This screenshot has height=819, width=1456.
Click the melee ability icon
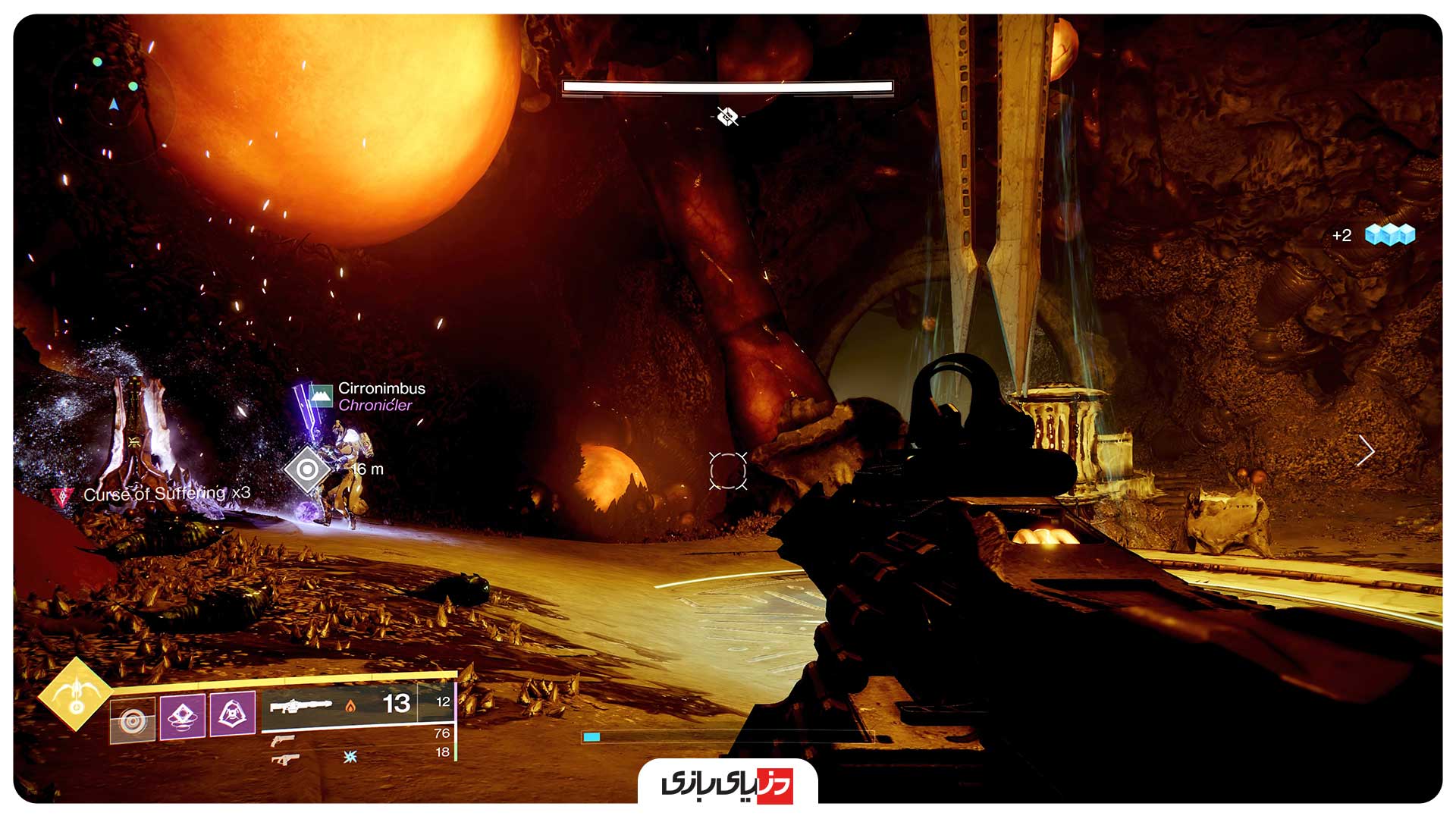point(234,714)
